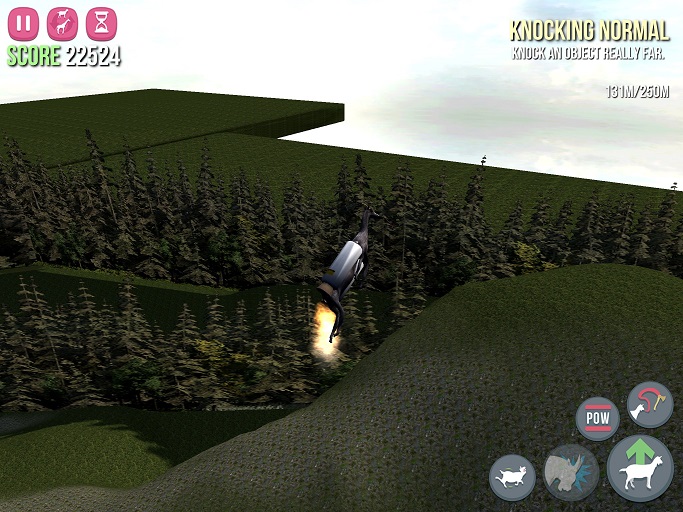683x512 pixels.
Task: Use the goat tongue lick button
Action: pyautogui.click(x=649, y=403)
